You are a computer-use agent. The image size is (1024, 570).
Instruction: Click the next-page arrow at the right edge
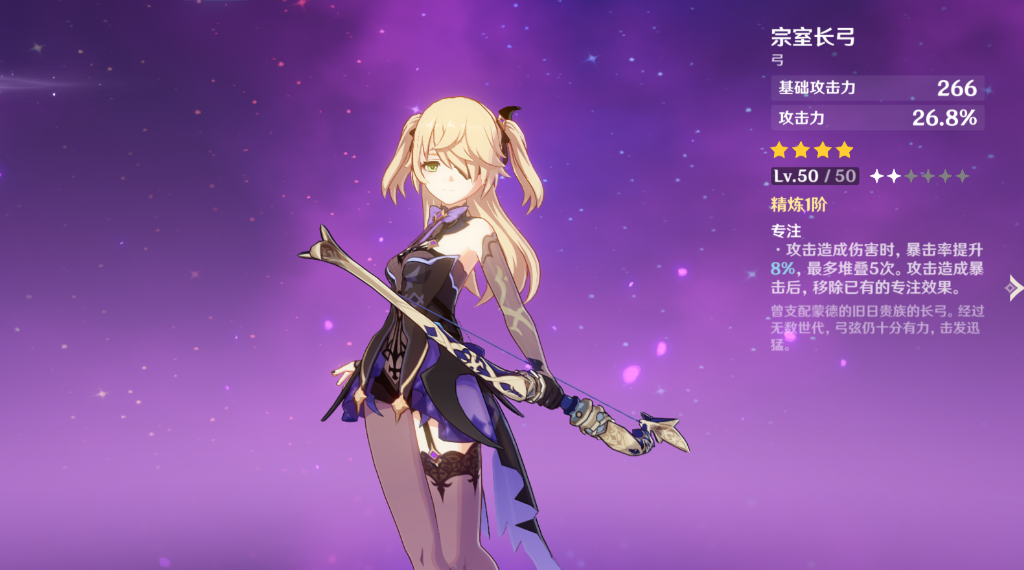(1014, 289)
